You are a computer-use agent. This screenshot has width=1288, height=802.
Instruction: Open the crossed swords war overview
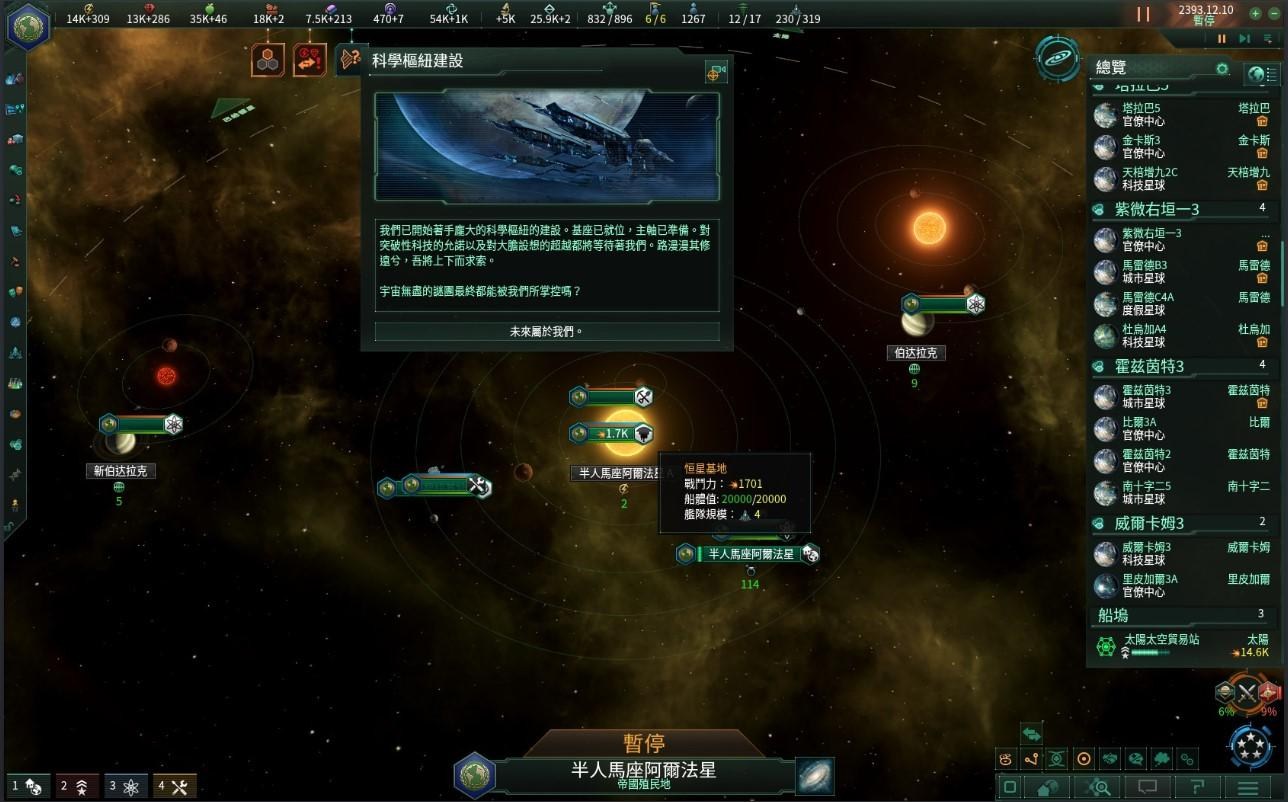(1246, 692)
